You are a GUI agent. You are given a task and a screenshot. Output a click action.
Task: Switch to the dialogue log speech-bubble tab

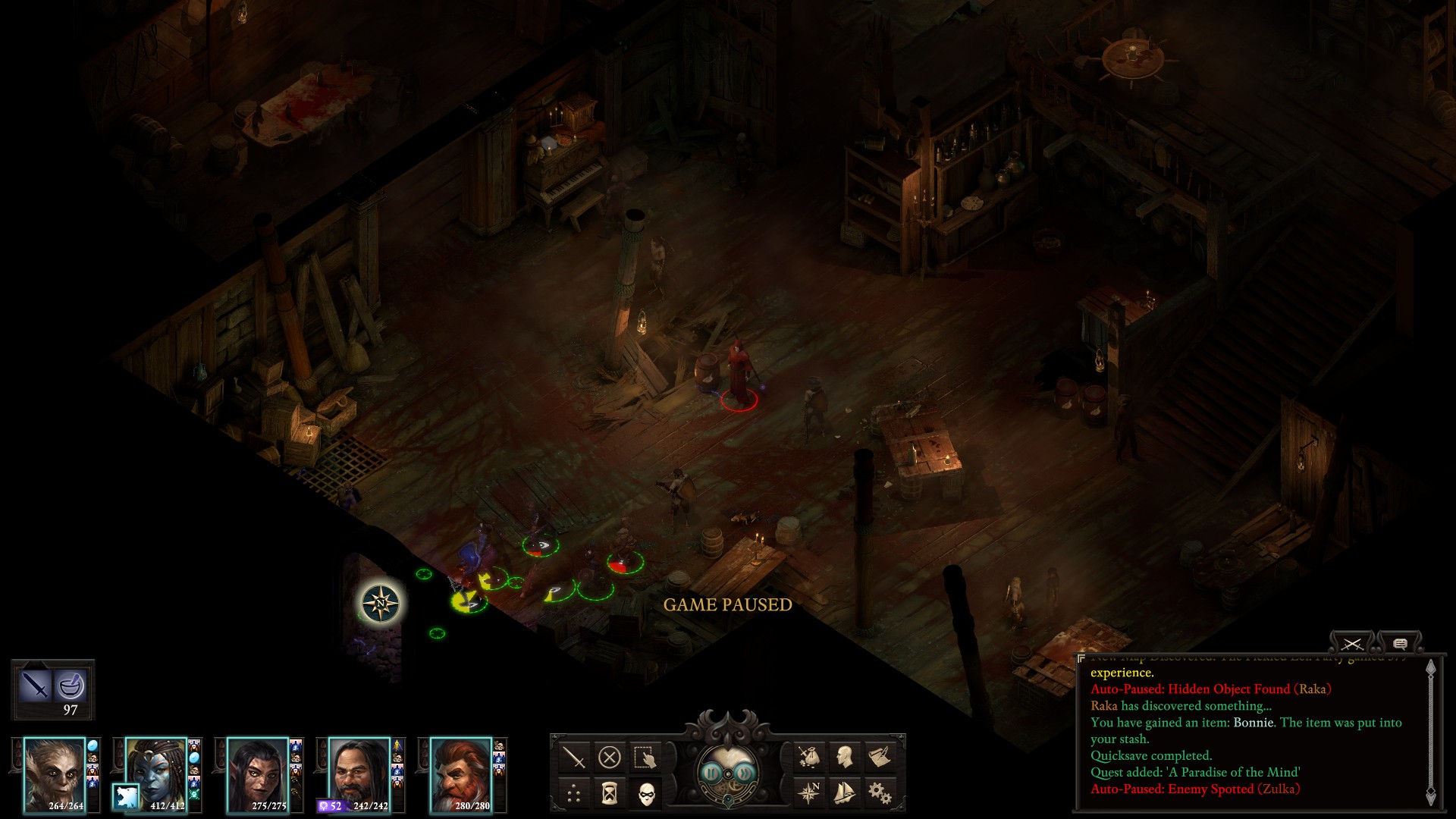(1400, 644)
